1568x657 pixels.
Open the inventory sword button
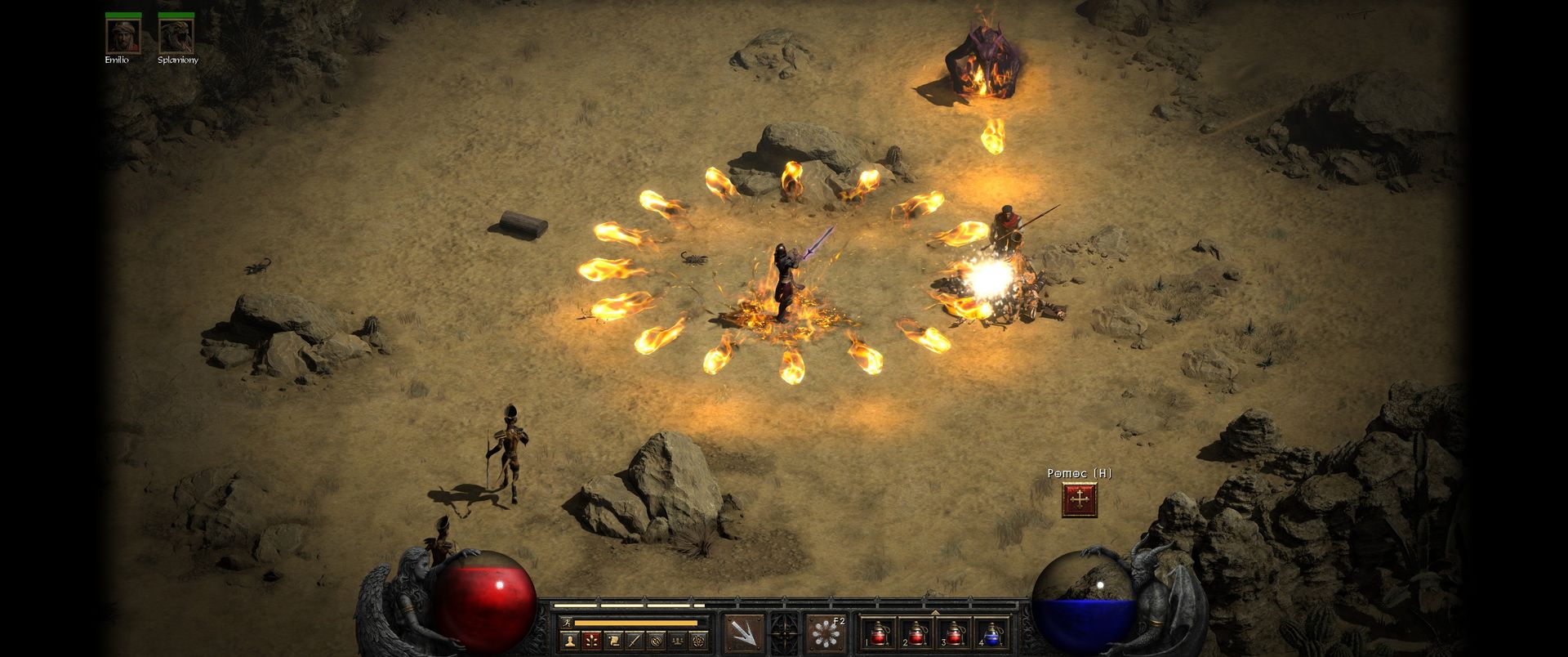pyautogui.click(x=634, y=640)
